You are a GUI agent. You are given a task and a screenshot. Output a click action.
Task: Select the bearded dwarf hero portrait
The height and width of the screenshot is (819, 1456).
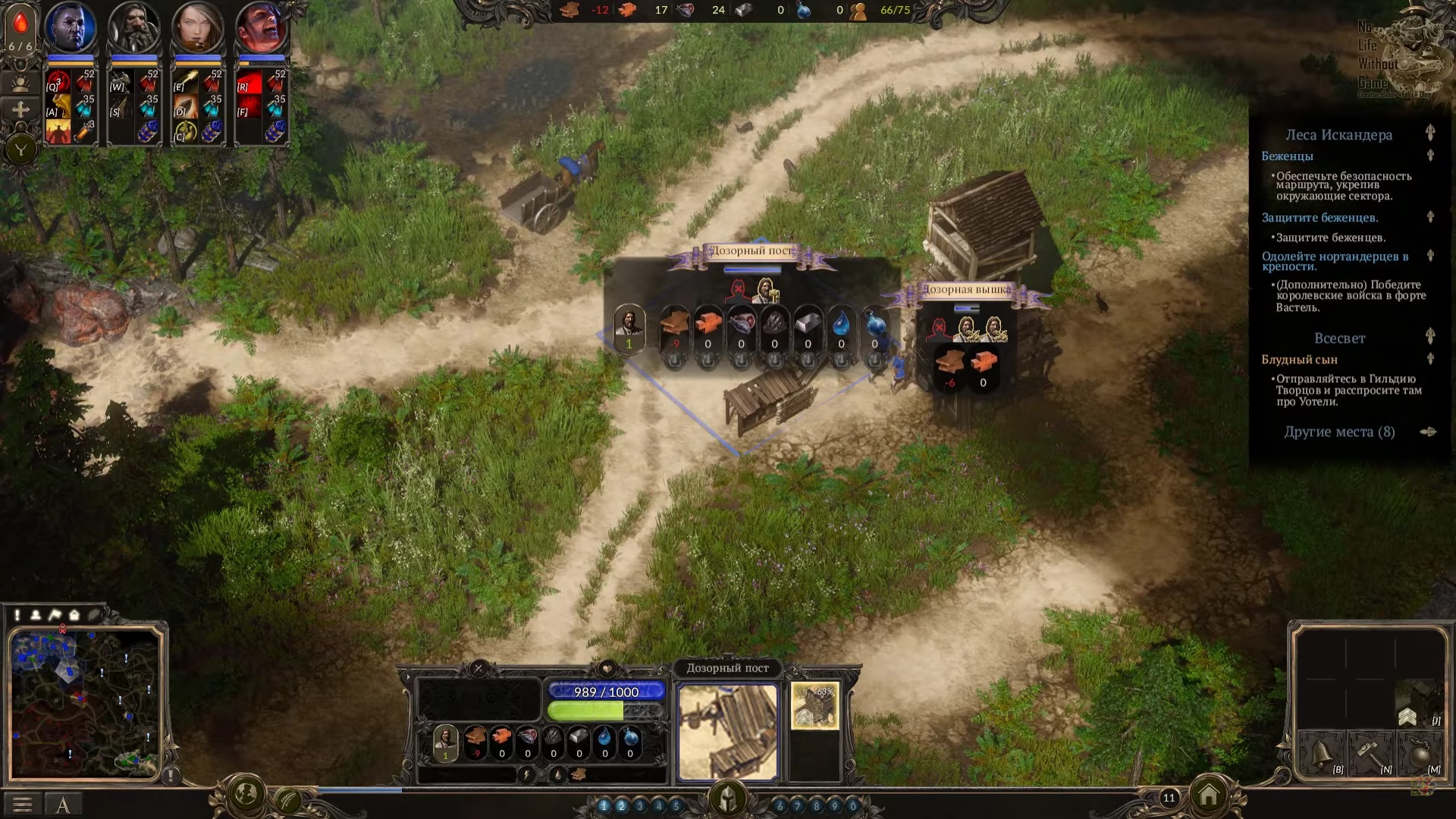134,27
